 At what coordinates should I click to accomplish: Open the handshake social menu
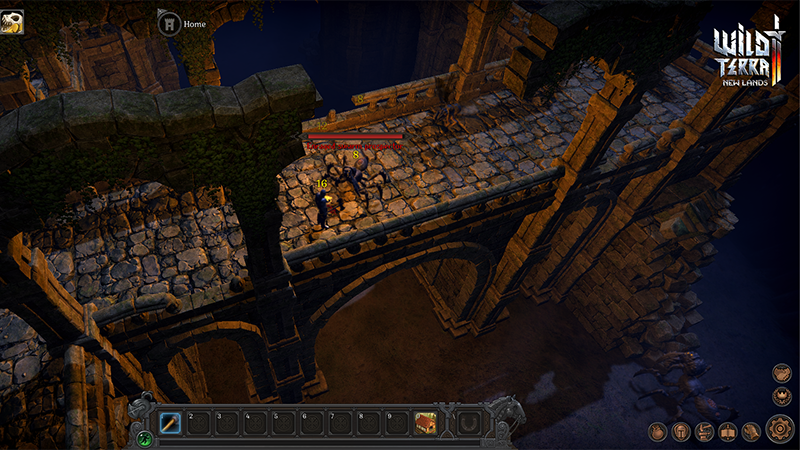pyautogui.click(x=780, y=372)
